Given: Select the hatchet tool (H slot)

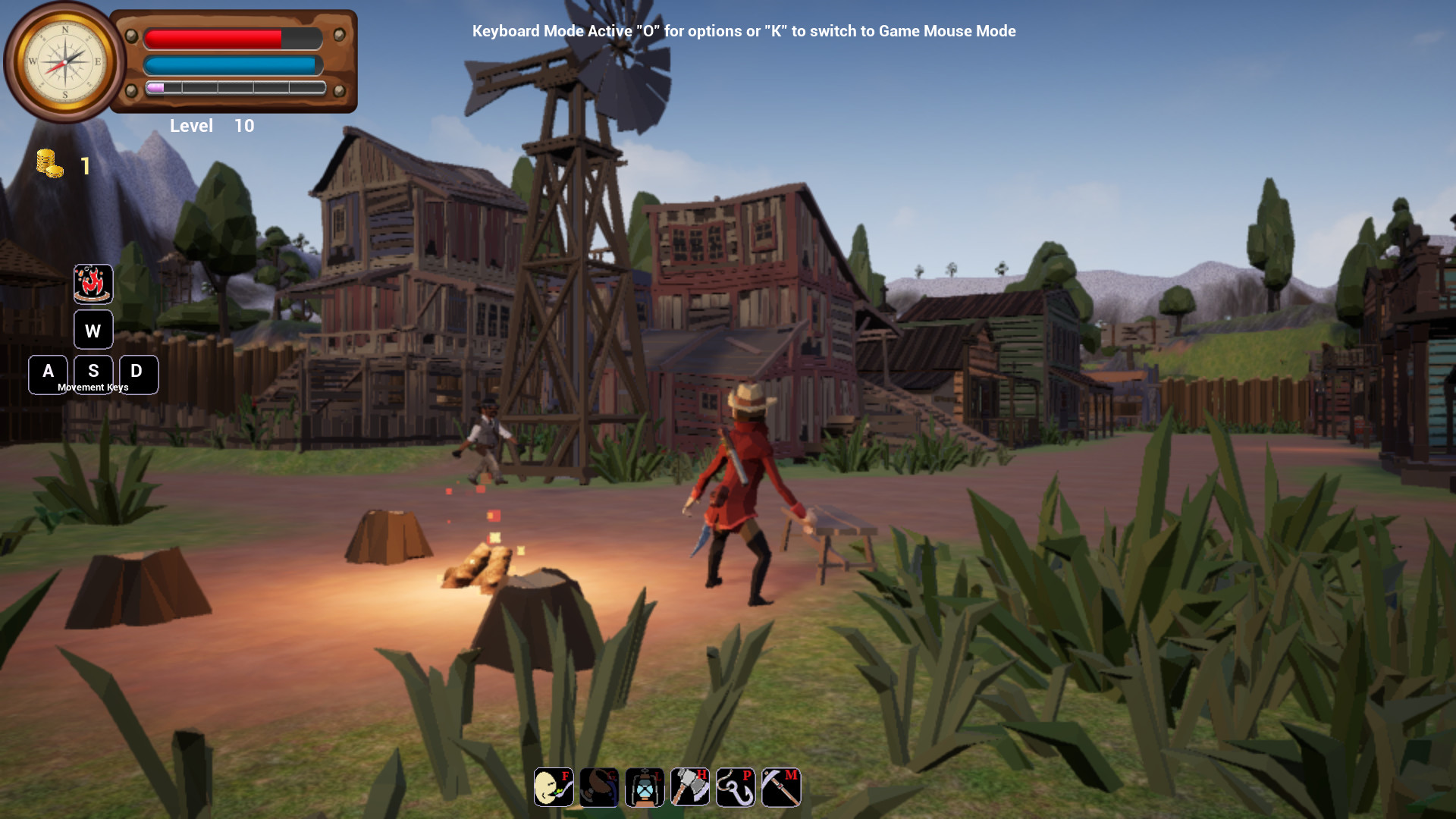Looking at the screenshot, I should [x=689, y=787].
